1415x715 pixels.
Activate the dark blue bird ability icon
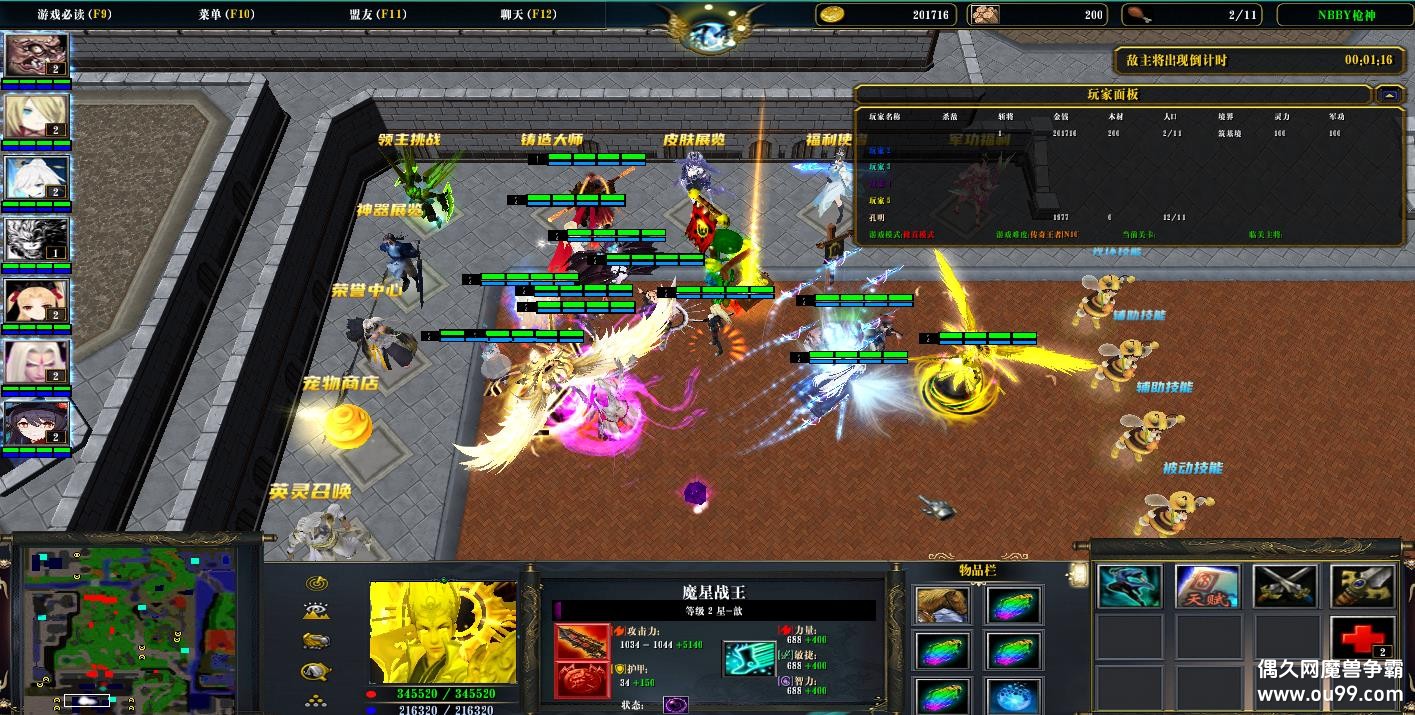[1129, 587]
